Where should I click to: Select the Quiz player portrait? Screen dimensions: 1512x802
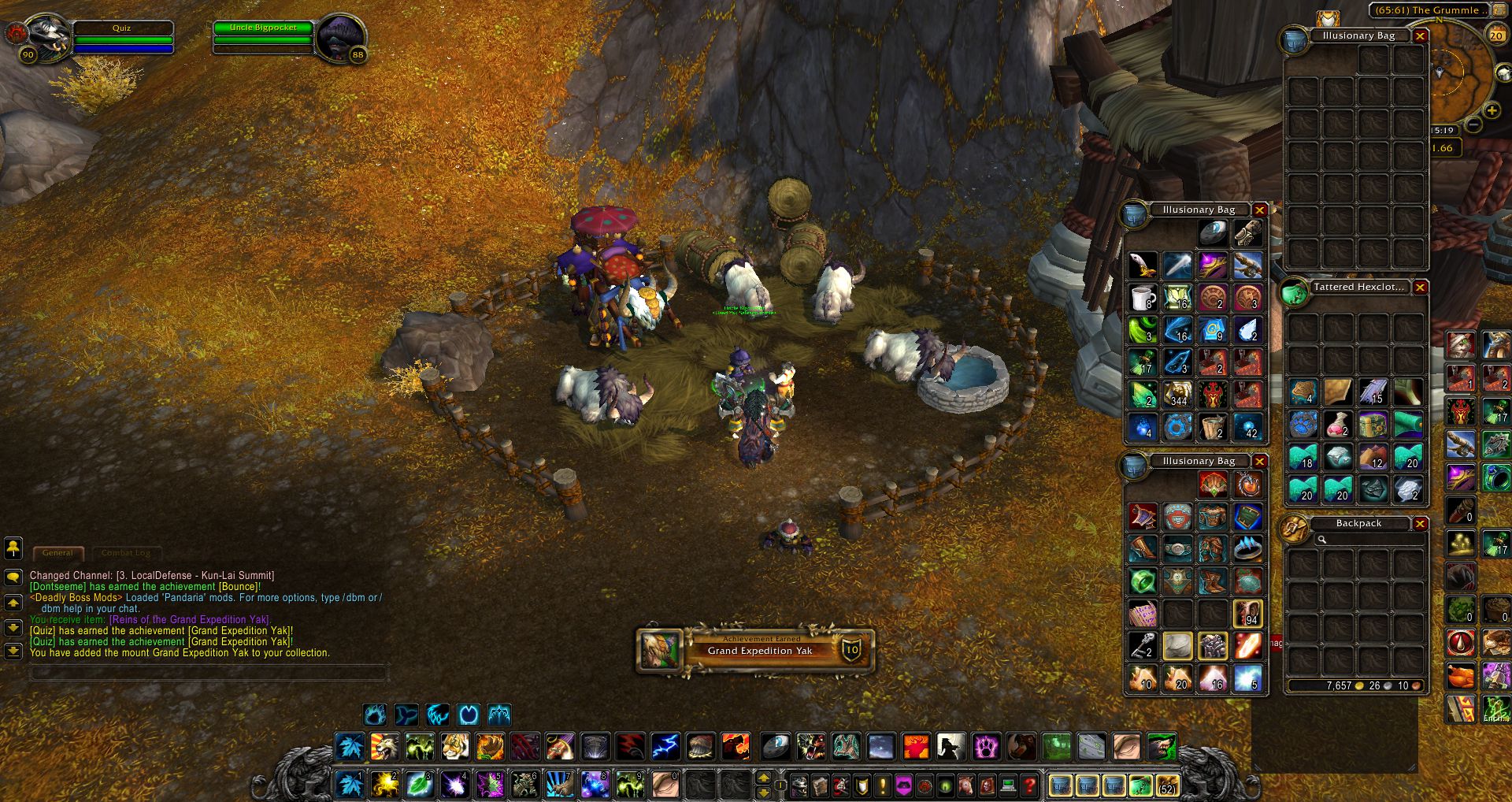coord(47,36)
